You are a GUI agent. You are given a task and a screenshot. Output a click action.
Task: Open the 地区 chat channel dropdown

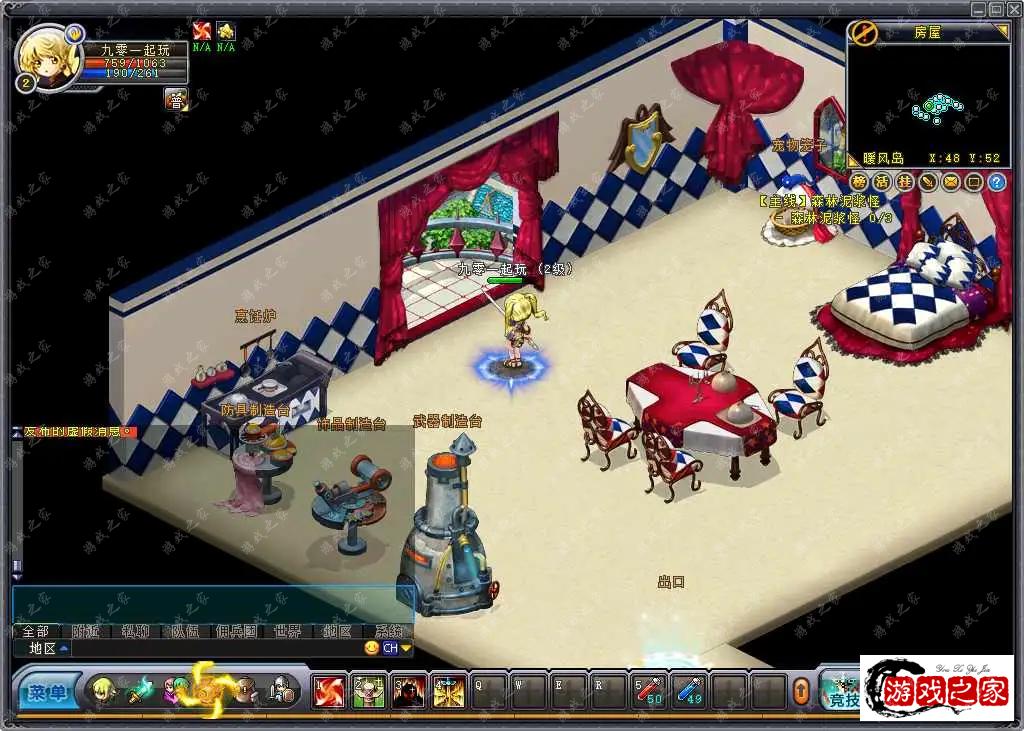[49, 648]
